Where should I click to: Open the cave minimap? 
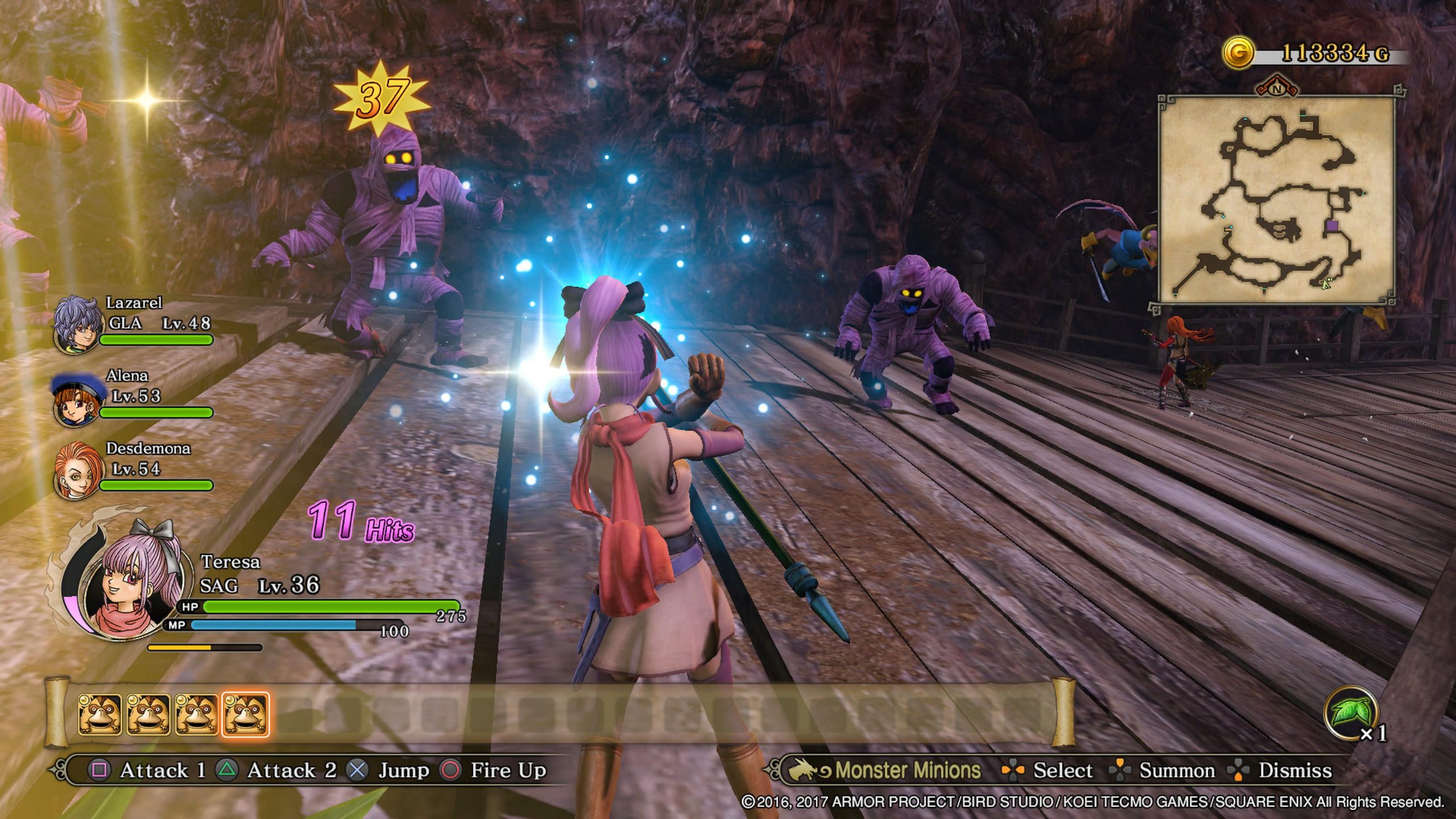1276,199
